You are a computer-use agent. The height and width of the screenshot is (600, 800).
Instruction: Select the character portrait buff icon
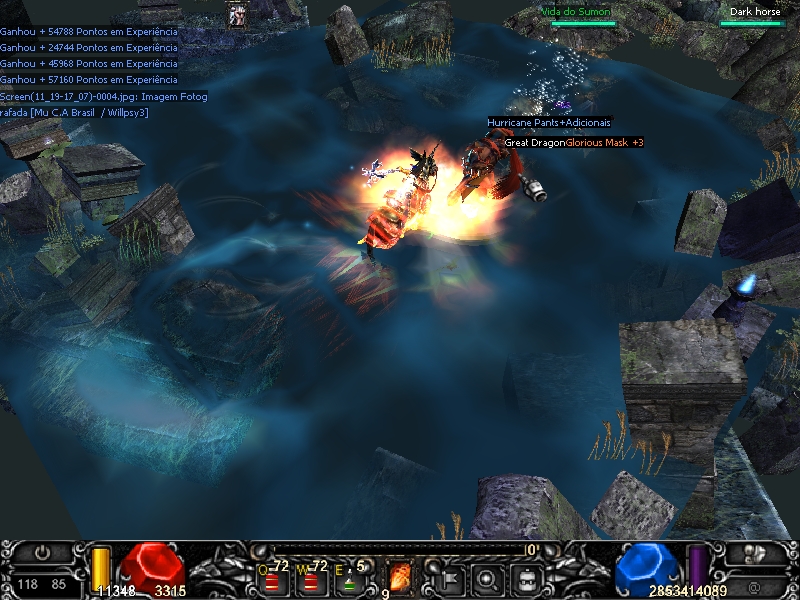click(x=239, y=15)
